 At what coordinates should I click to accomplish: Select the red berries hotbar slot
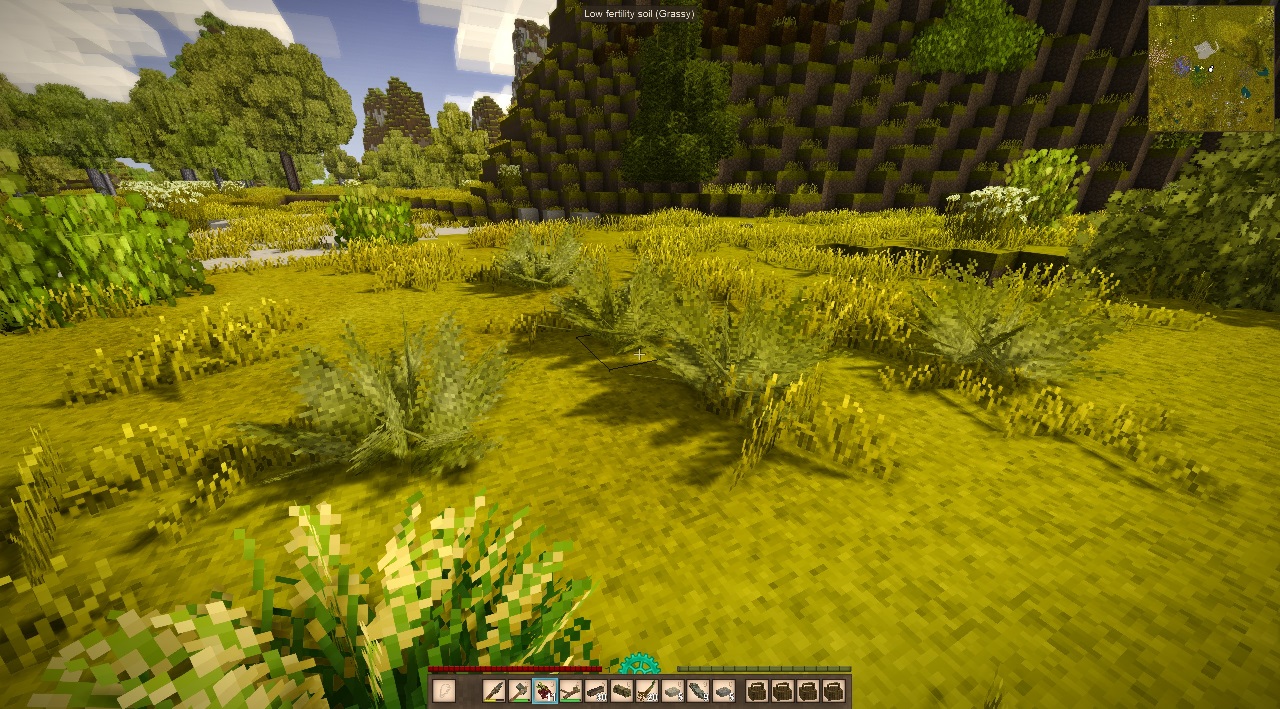tap(545, 691)
